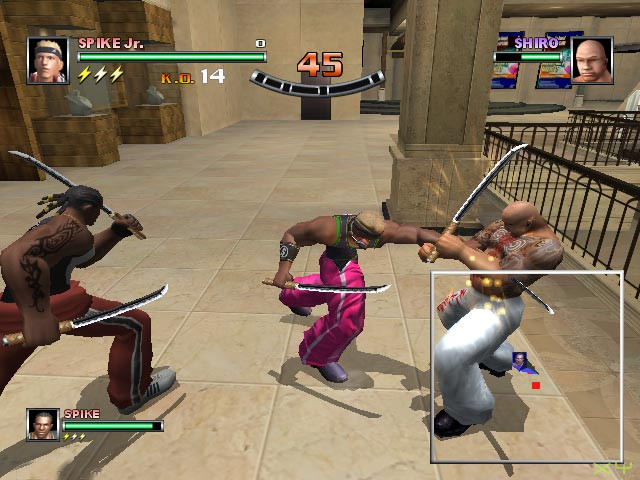Select Shiro's enemy portrait

(x=592, y=62)
